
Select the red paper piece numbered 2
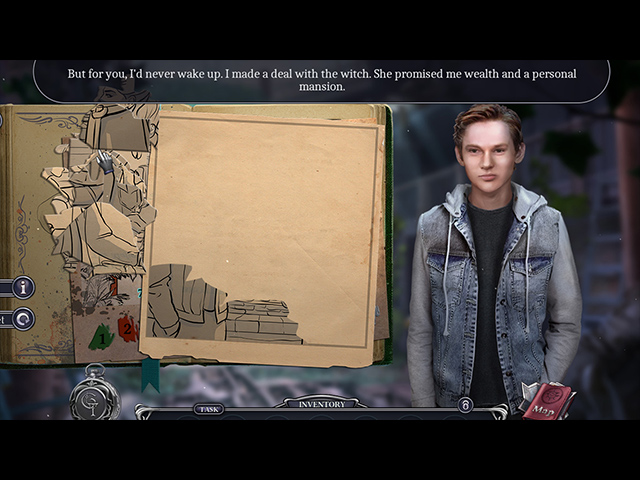[127, 327]
